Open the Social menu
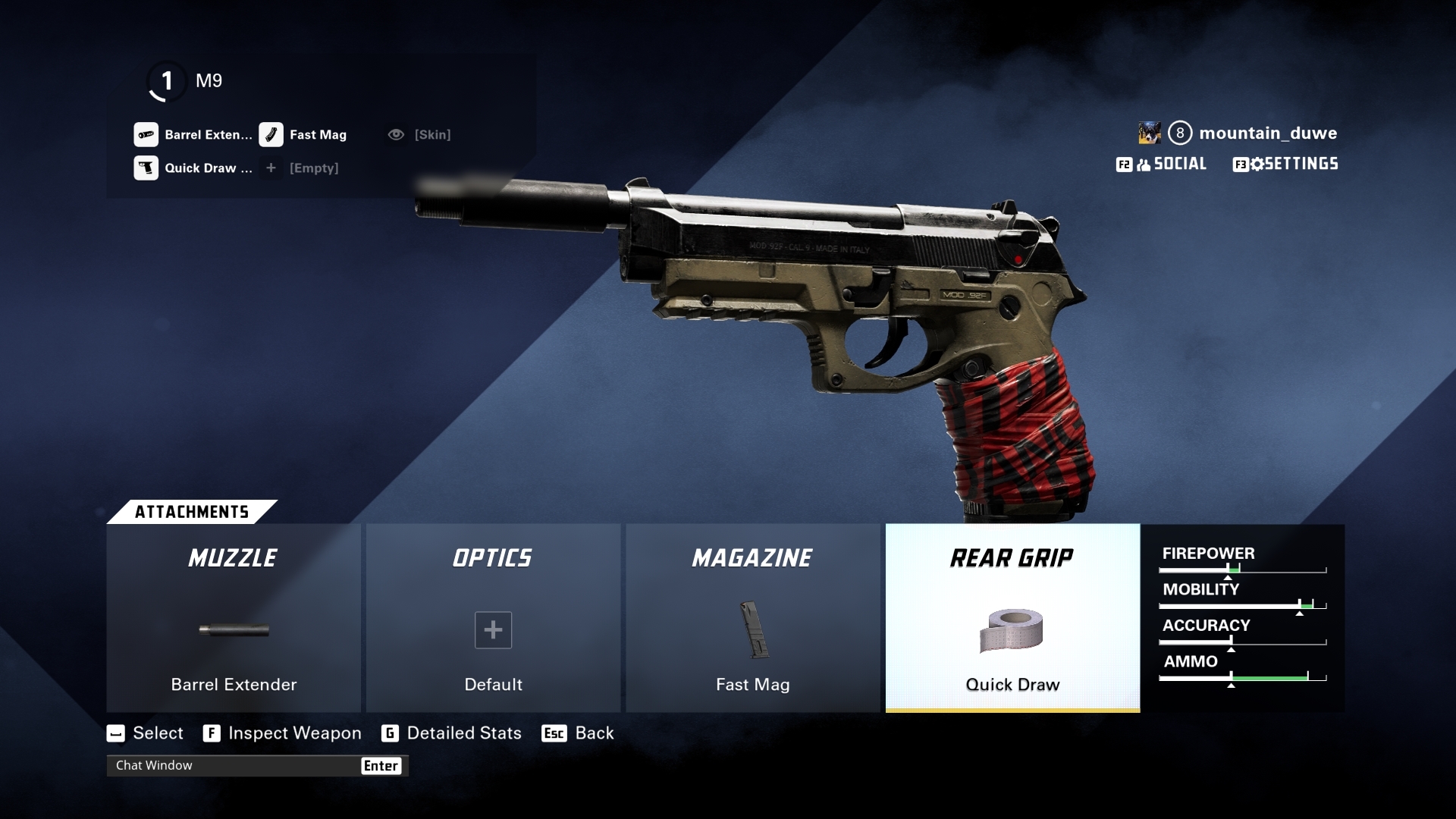 (1162, 164)
